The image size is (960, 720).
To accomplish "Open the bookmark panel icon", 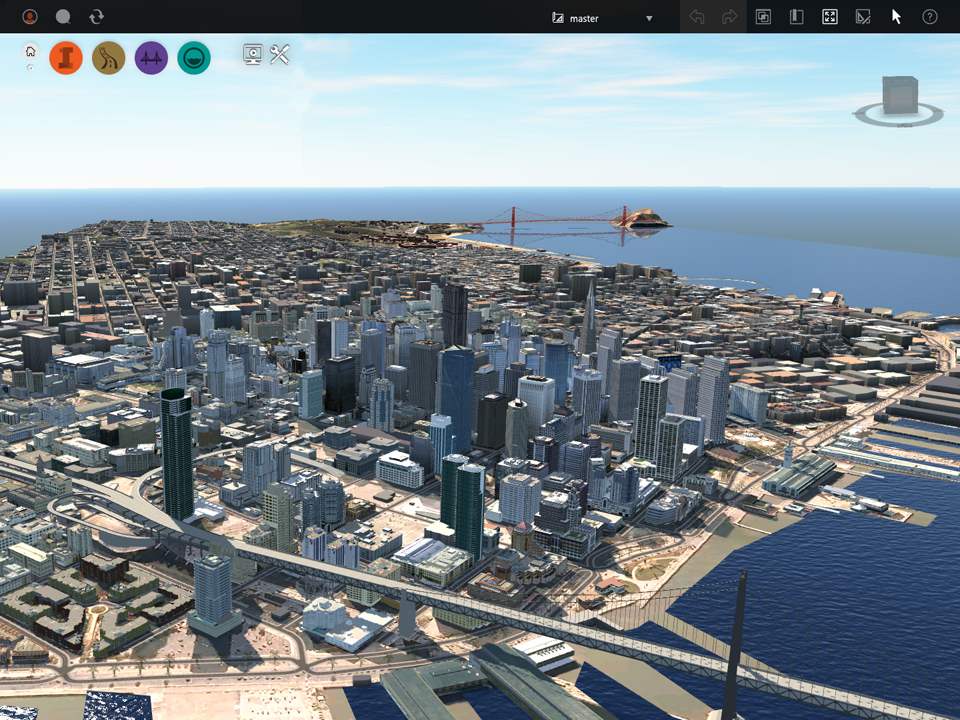I will [796, 17].
